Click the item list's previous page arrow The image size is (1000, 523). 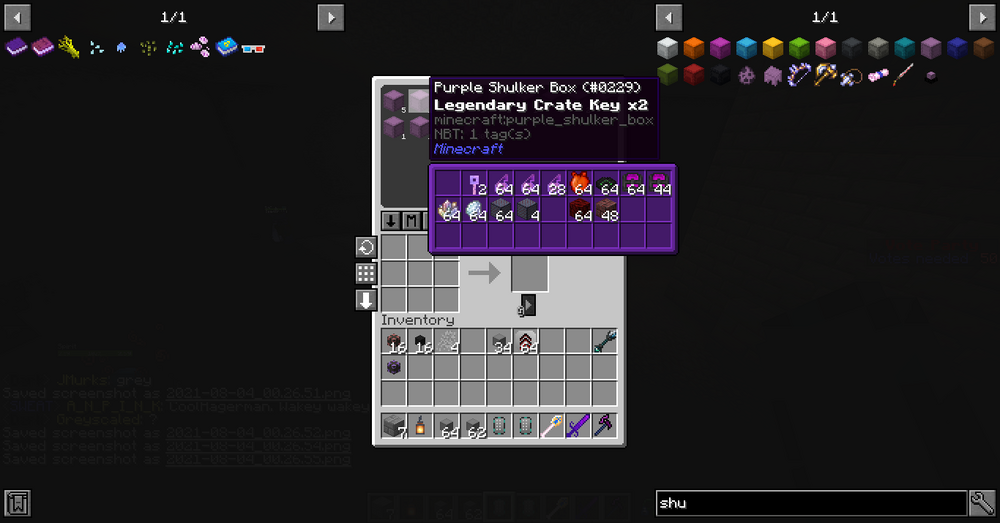coord(668,17)
